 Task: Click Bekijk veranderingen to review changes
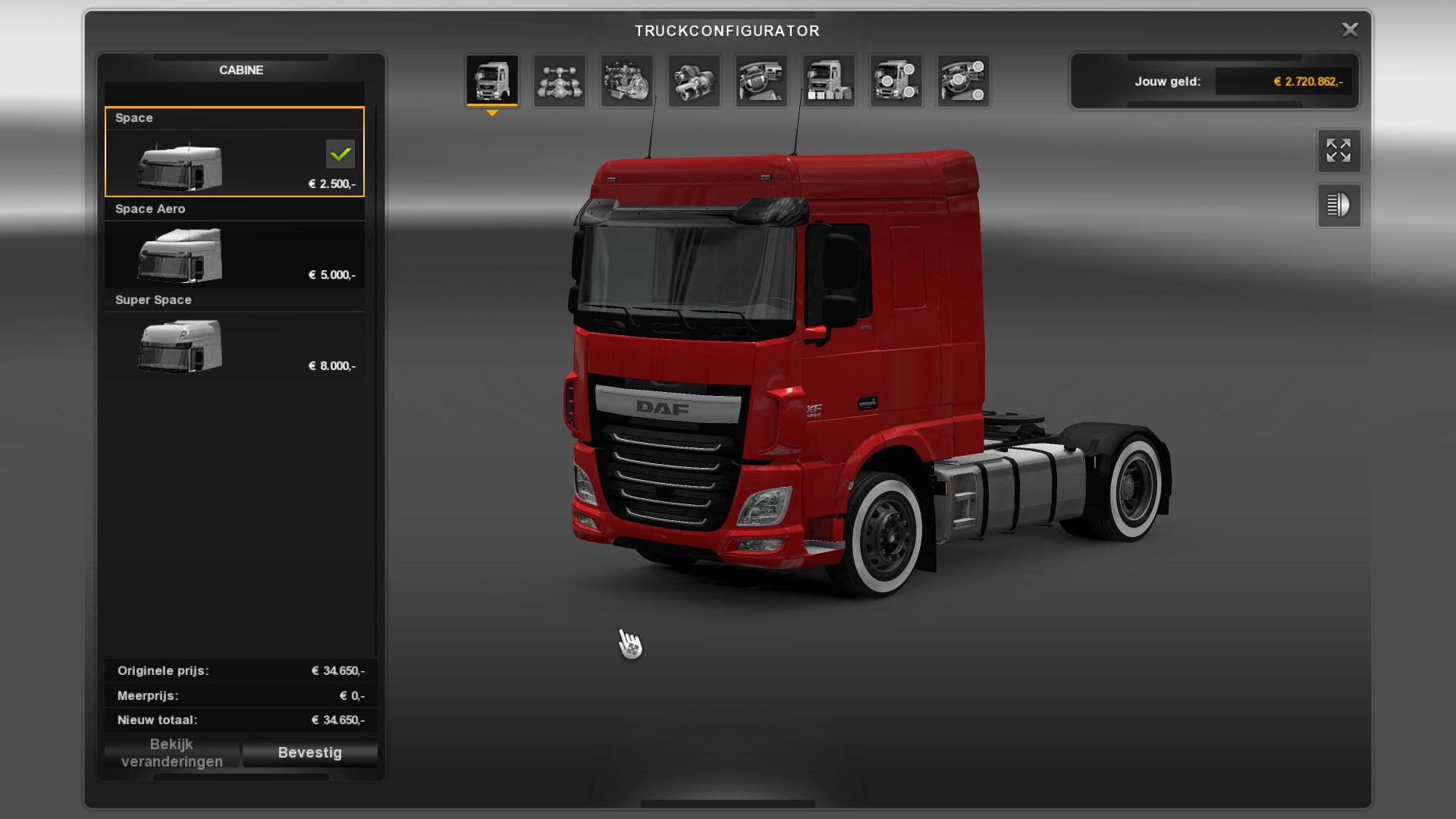172,752
